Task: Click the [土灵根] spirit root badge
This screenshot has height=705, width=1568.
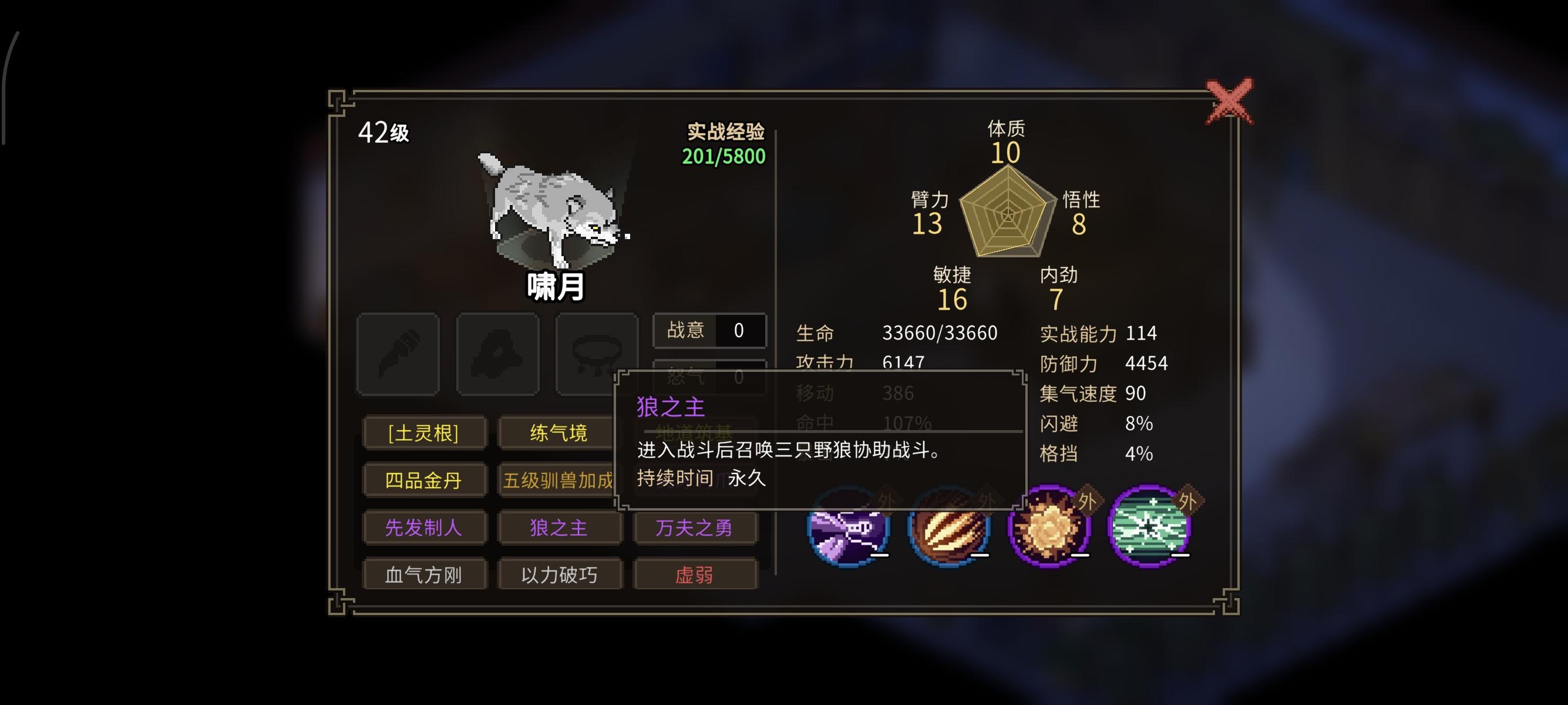Action: [424, 433]
